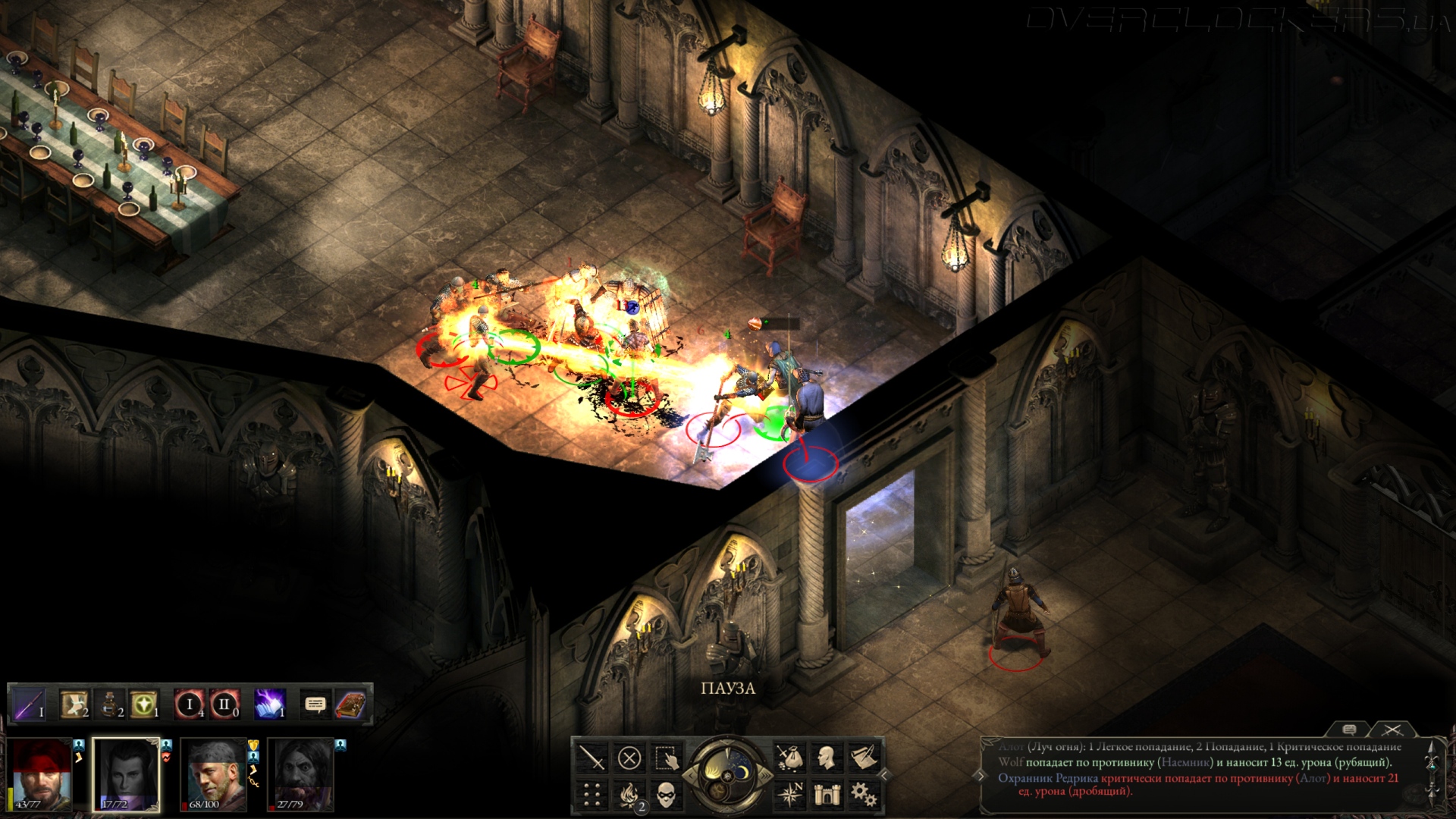Open the inventory bag icon
Image resolution: width=1456 pixels, height=819 pixels.
pyautogui.click(x=789, y=758)
